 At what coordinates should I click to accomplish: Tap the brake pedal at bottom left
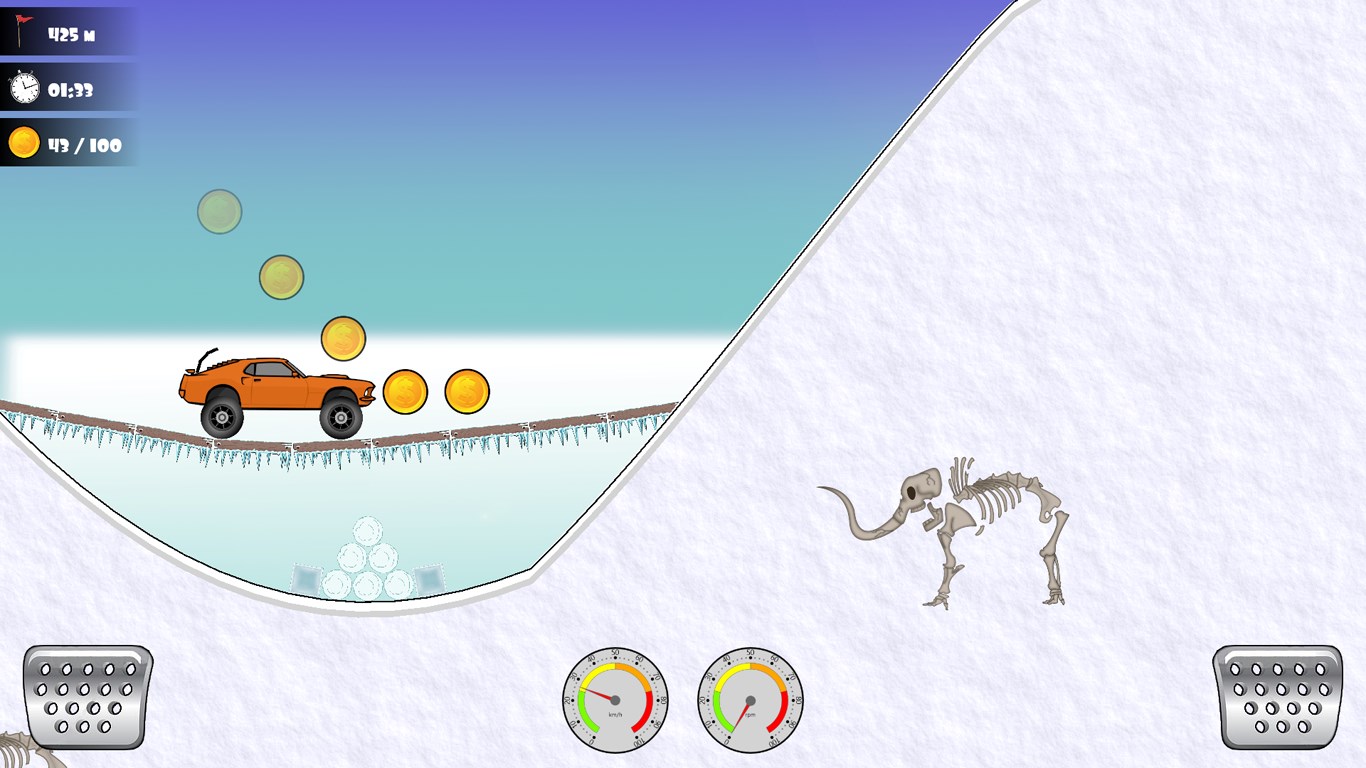pos(87,697)
